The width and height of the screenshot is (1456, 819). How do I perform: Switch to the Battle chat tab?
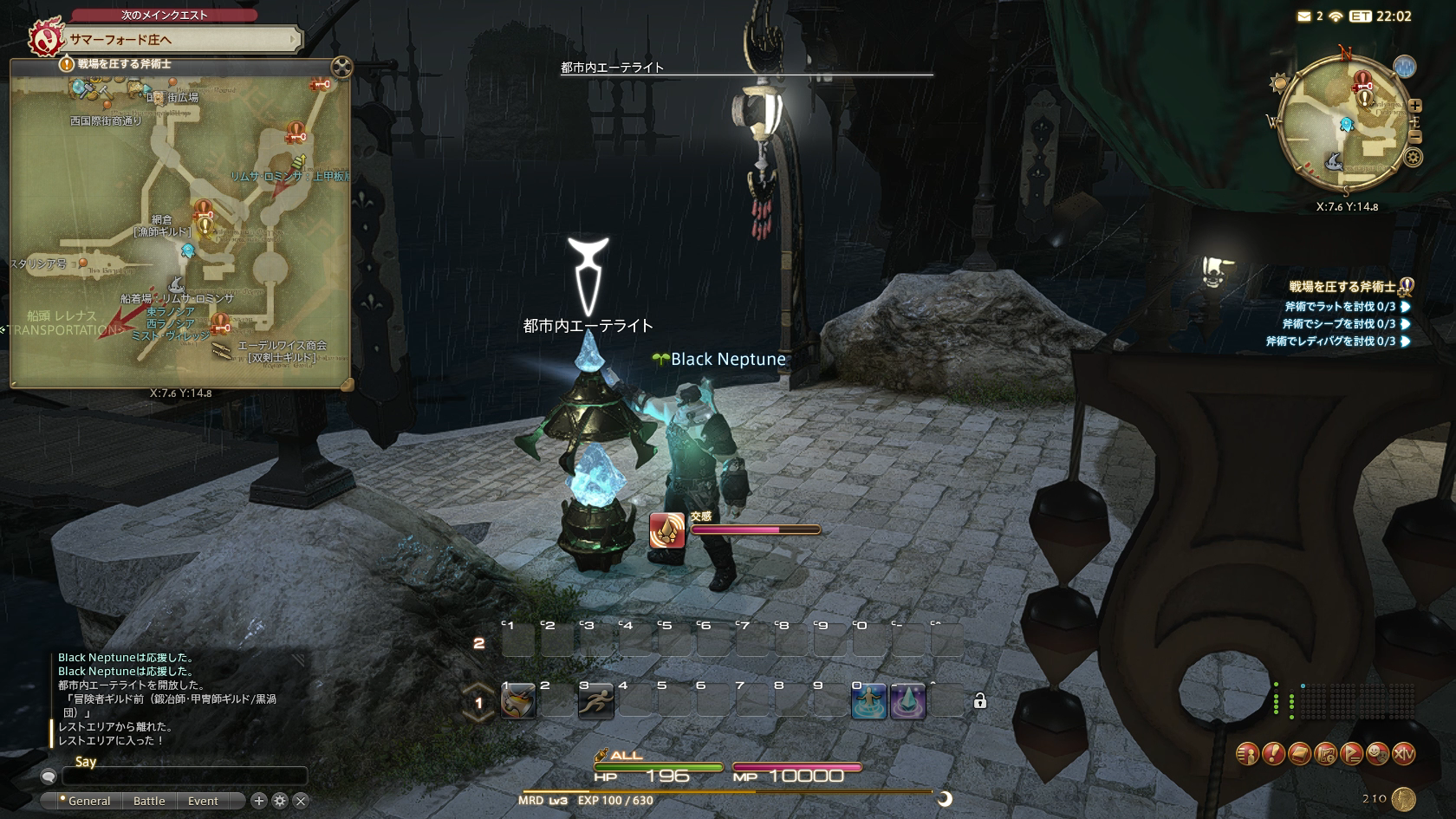(149, 801)
